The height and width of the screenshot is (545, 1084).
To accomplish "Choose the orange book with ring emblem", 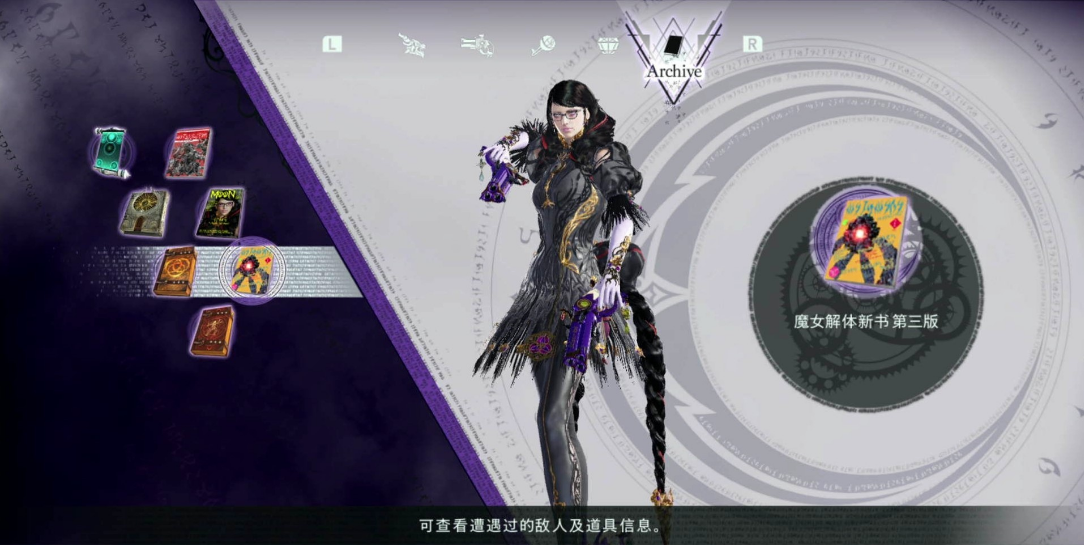I will 176,271.
